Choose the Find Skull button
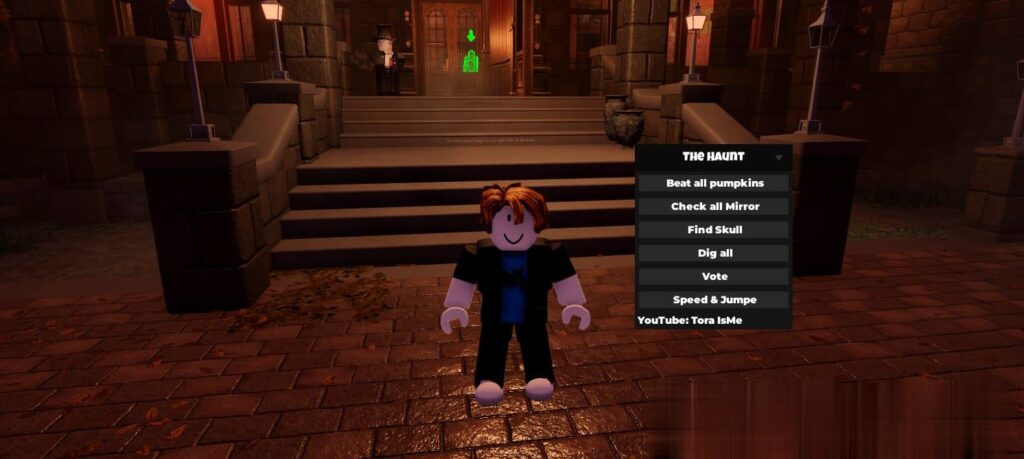 point(714,230)
